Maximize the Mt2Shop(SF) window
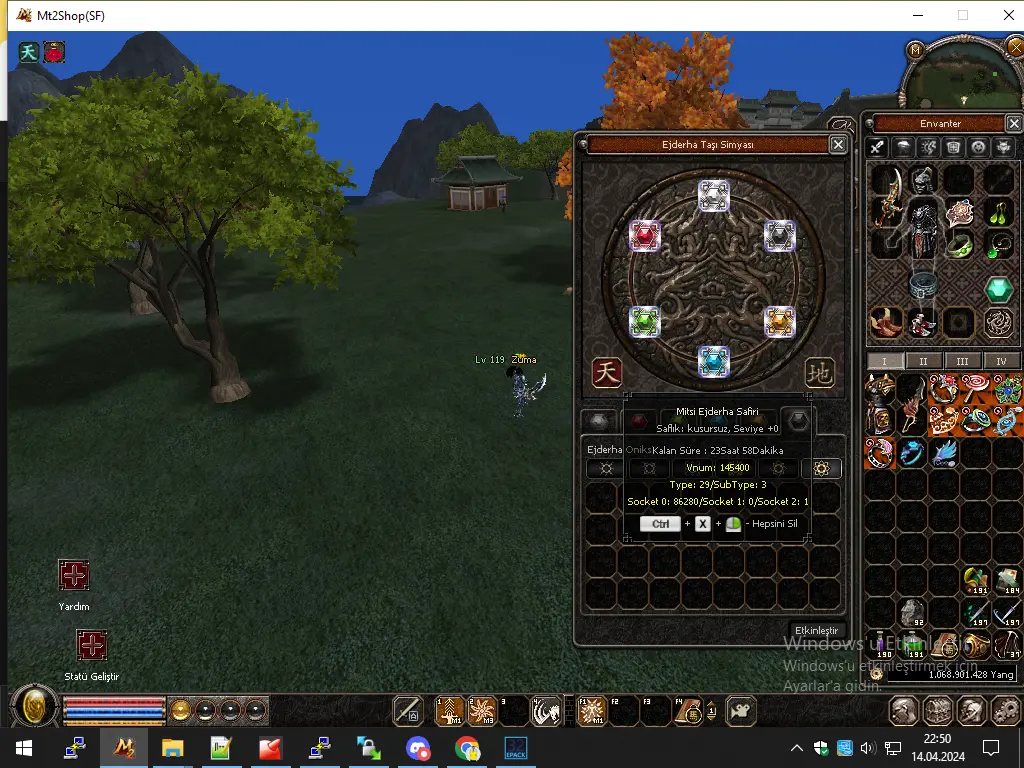Viewport: 1024px width, 768px height. 963,15
